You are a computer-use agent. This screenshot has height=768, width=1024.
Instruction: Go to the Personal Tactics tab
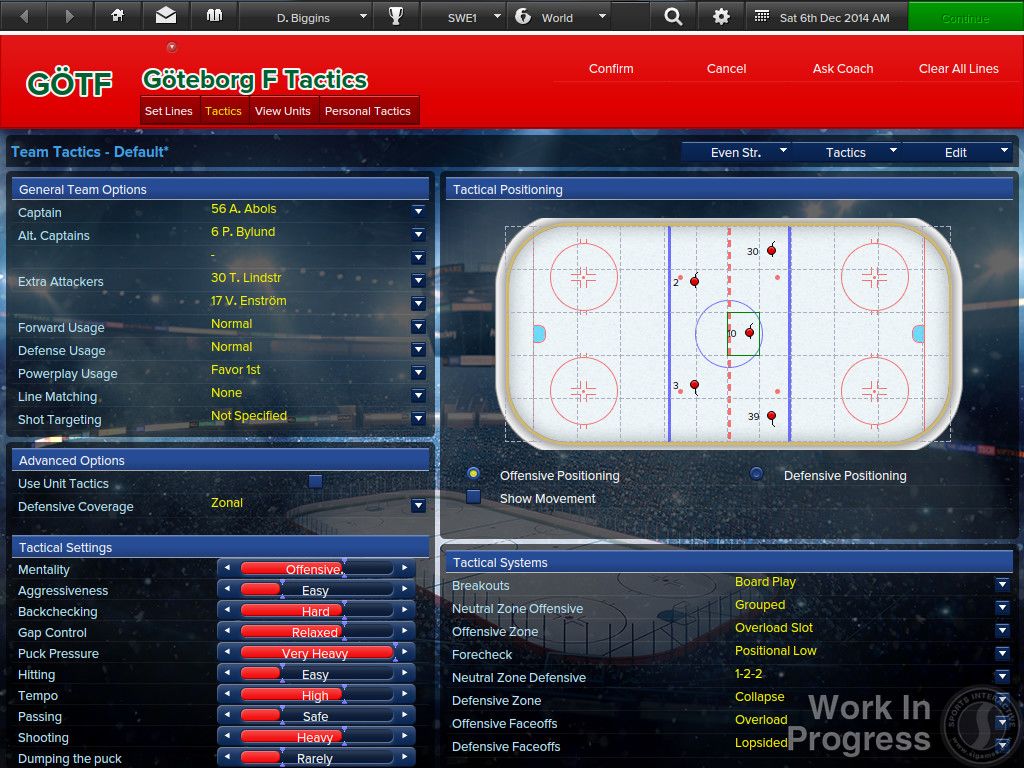tap(367, 111)
